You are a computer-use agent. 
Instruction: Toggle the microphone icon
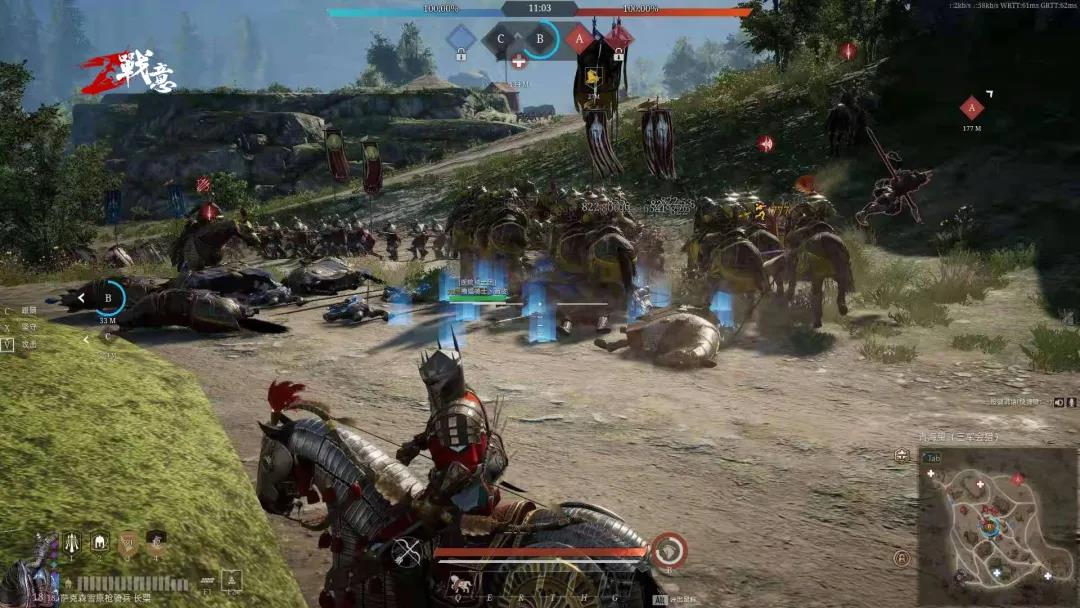coord(1072,402)
